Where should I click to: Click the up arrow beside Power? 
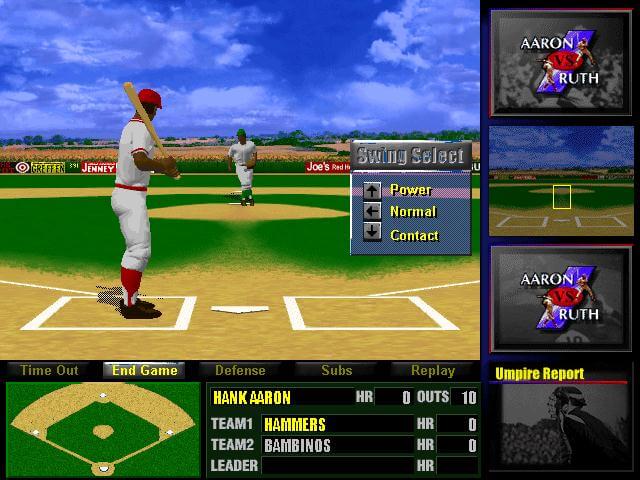point(372,189)
